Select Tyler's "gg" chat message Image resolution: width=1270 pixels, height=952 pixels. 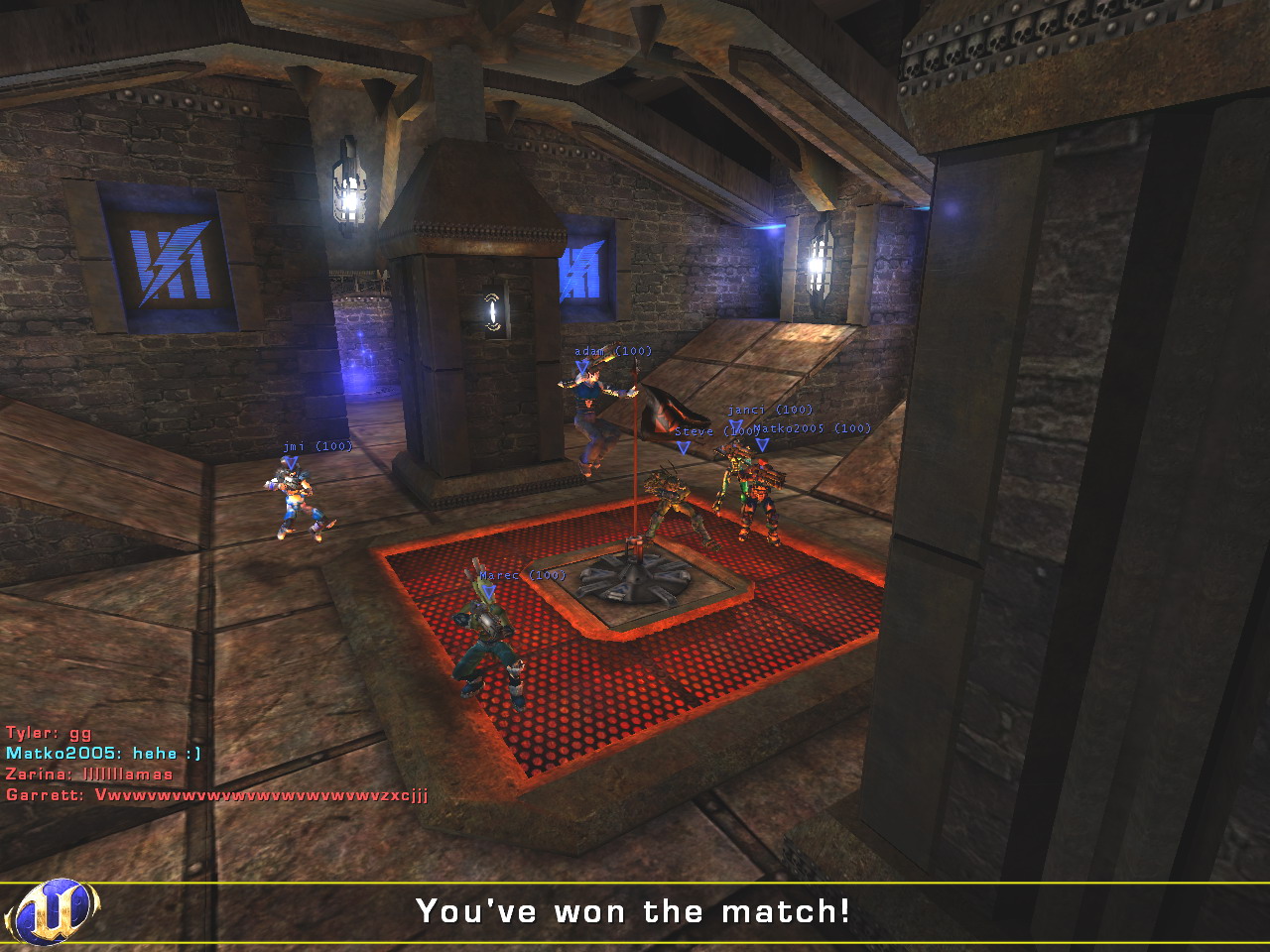[49, 733]
